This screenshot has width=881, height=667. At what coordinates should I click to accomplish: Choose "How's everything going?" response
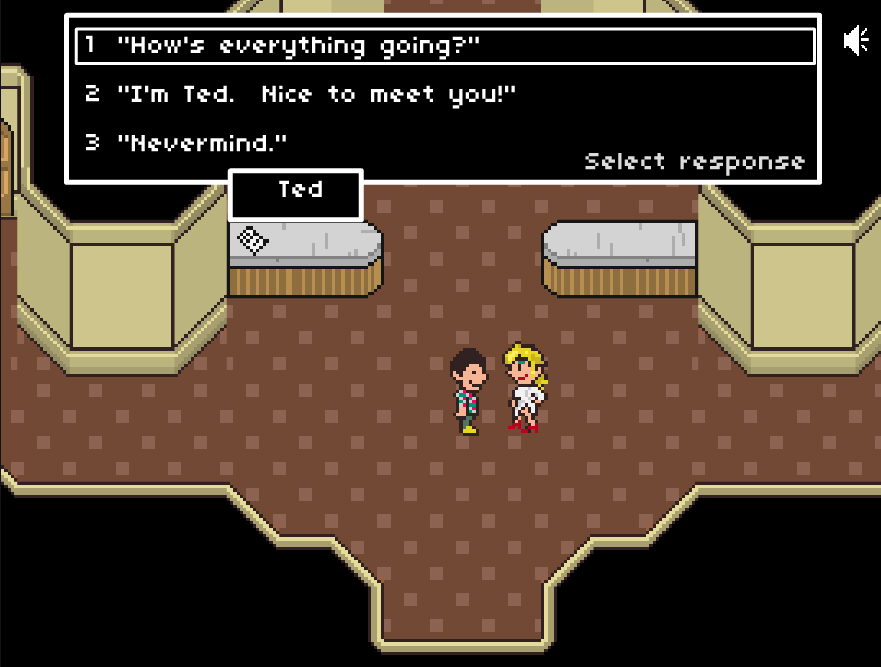pos(300,46)
